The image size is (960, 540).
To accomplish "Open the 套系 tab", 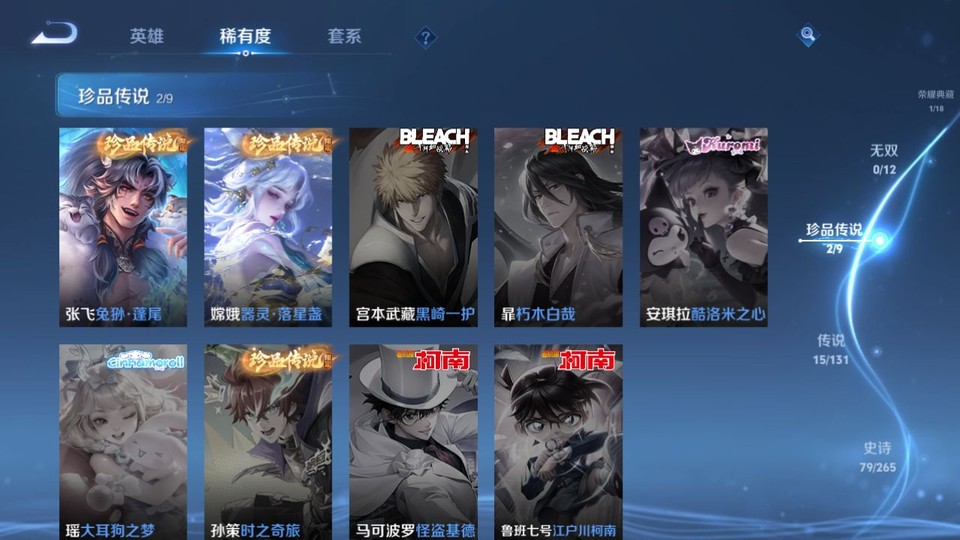I will point(344,36).
